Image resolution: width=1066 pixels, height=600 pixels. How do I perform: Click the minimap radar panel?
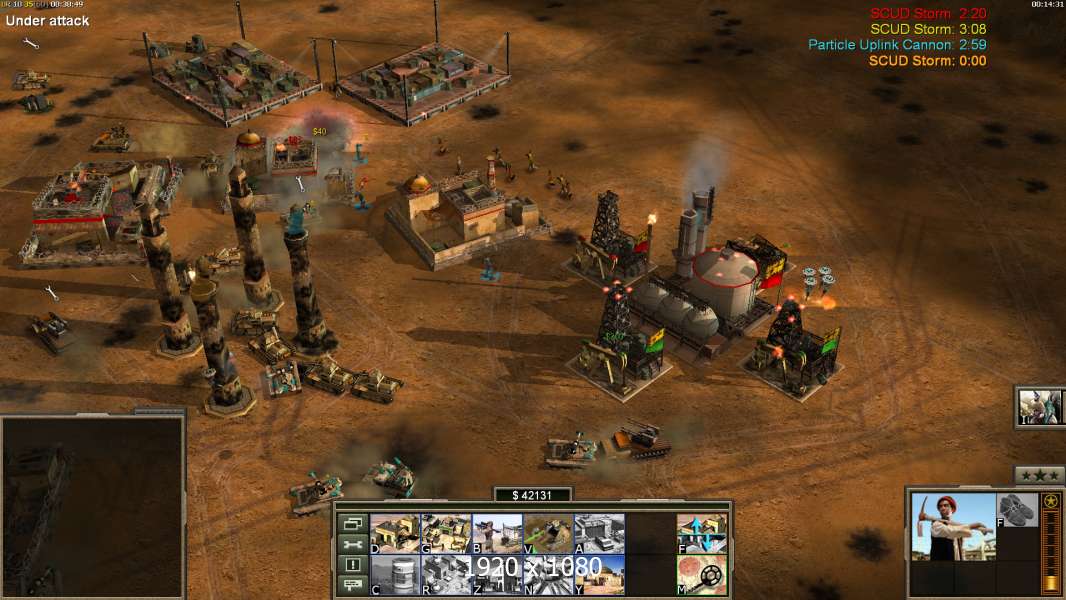tap(93, 505)
